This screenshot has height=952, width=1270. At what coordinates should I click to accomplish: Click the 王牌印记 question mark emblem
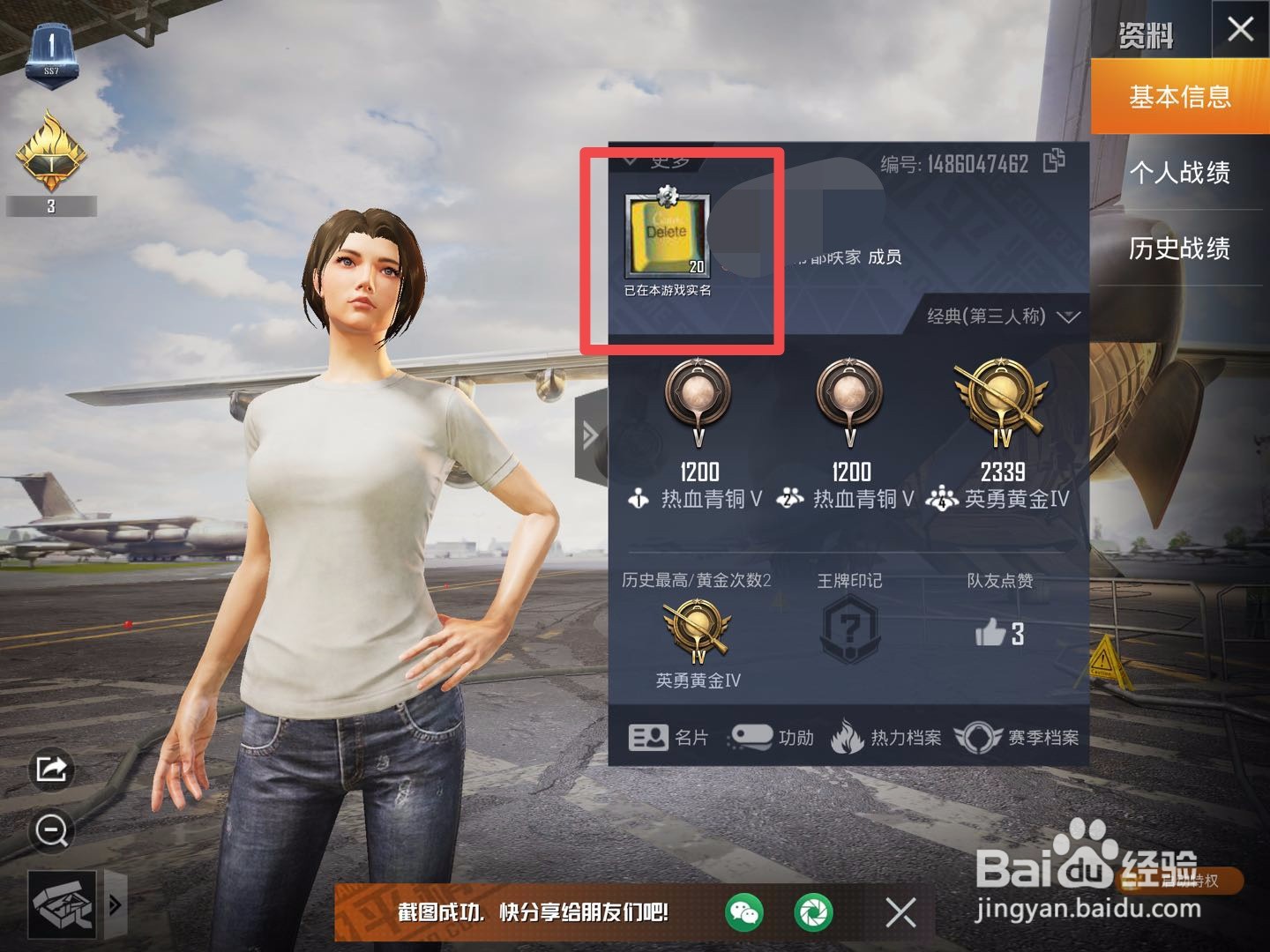pos(849,628)
